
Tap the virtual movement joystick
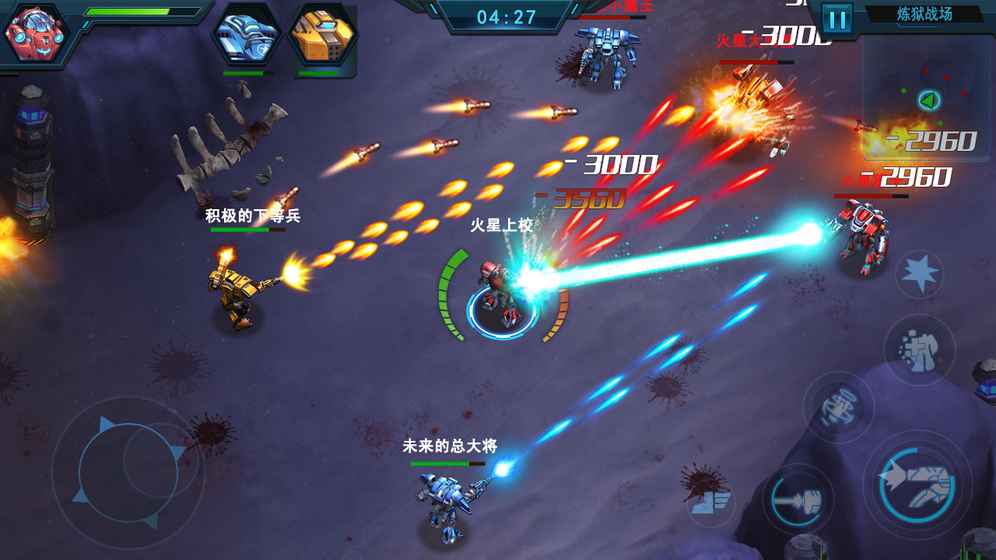click(x=127, y=470)
